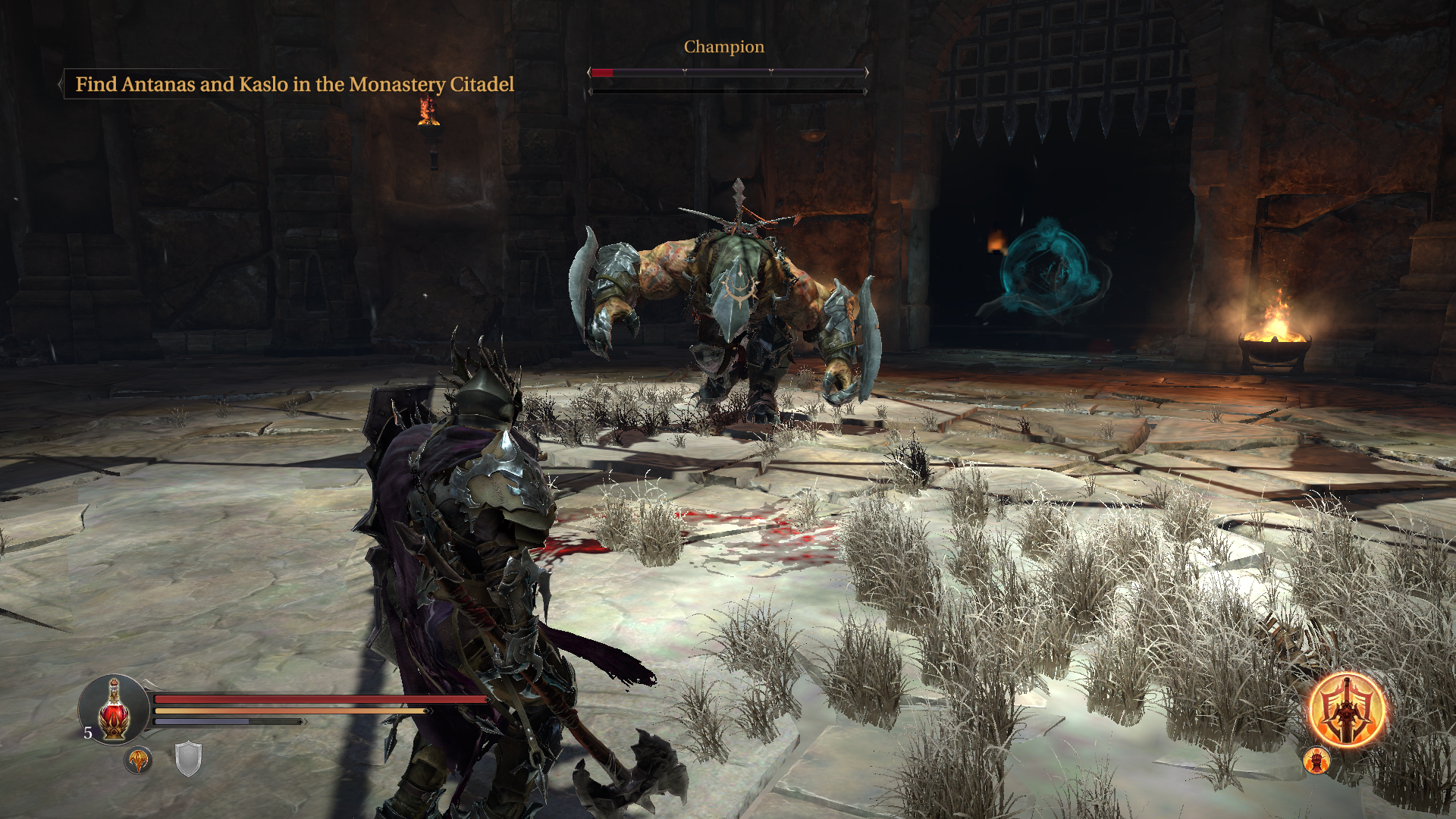Select the gauntlet spell icon near health bars
The width and height of the screenshot is (1456, 819).
pyautogui.click(x=139, y=761)
